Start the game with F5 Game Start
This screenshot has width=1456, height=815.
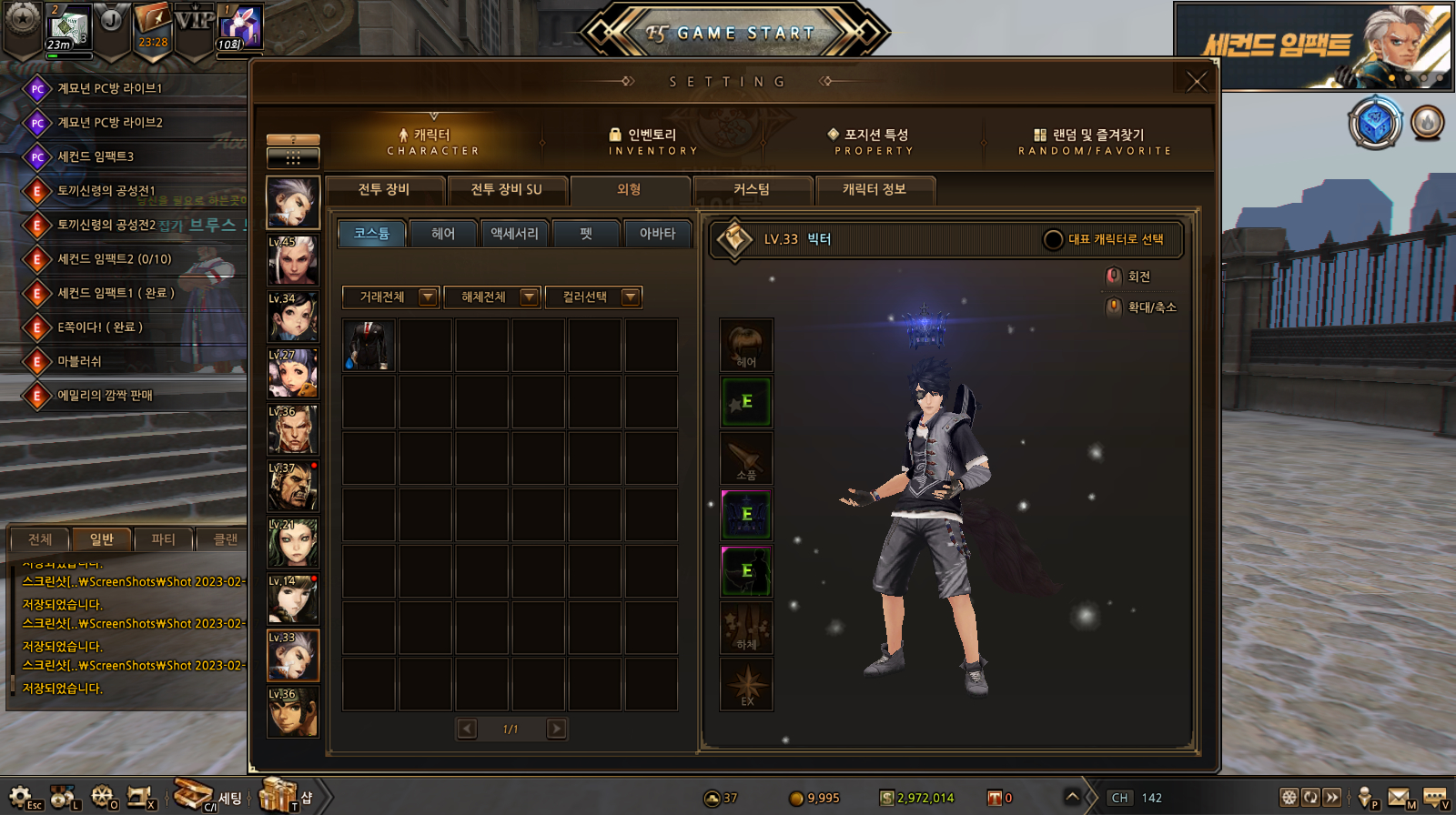(733, 34)
